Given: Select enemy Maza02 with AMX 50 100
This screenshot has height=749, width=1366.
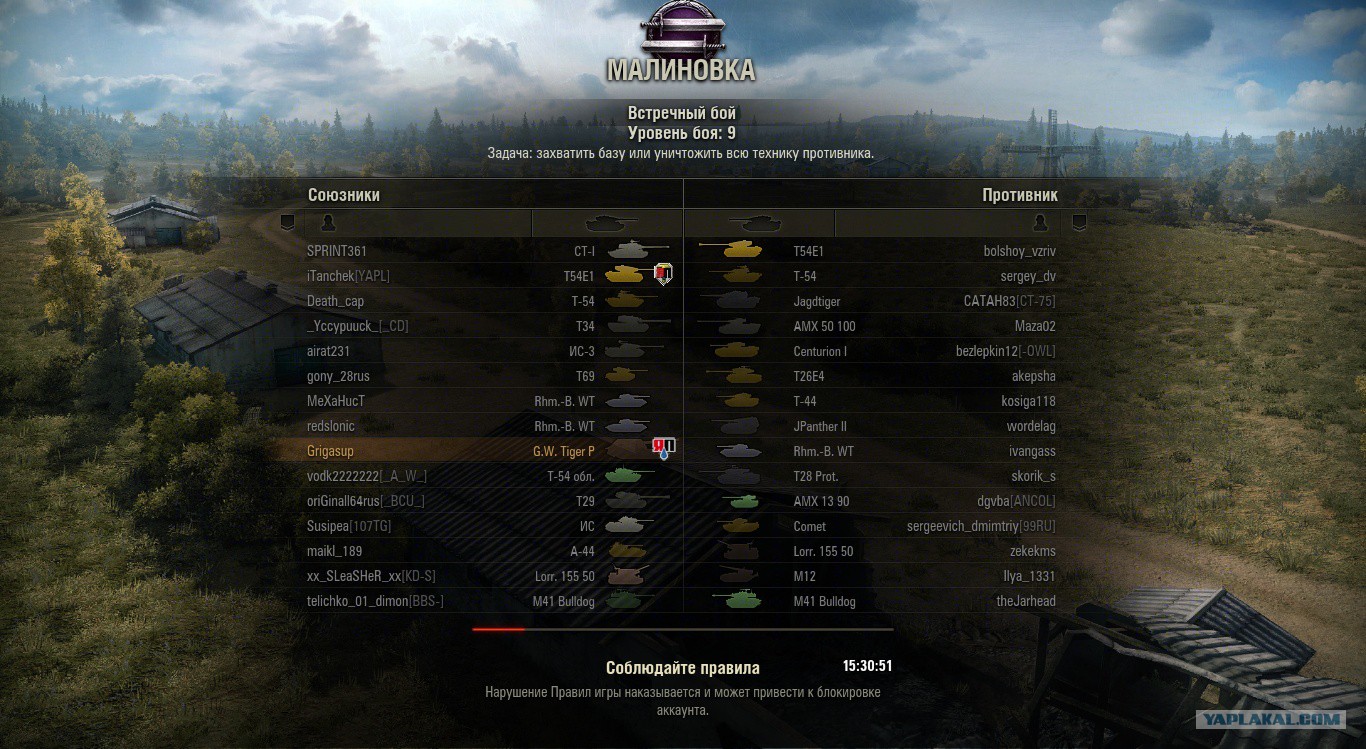Looking at the screenshot, I should (x=1034, y=326).
